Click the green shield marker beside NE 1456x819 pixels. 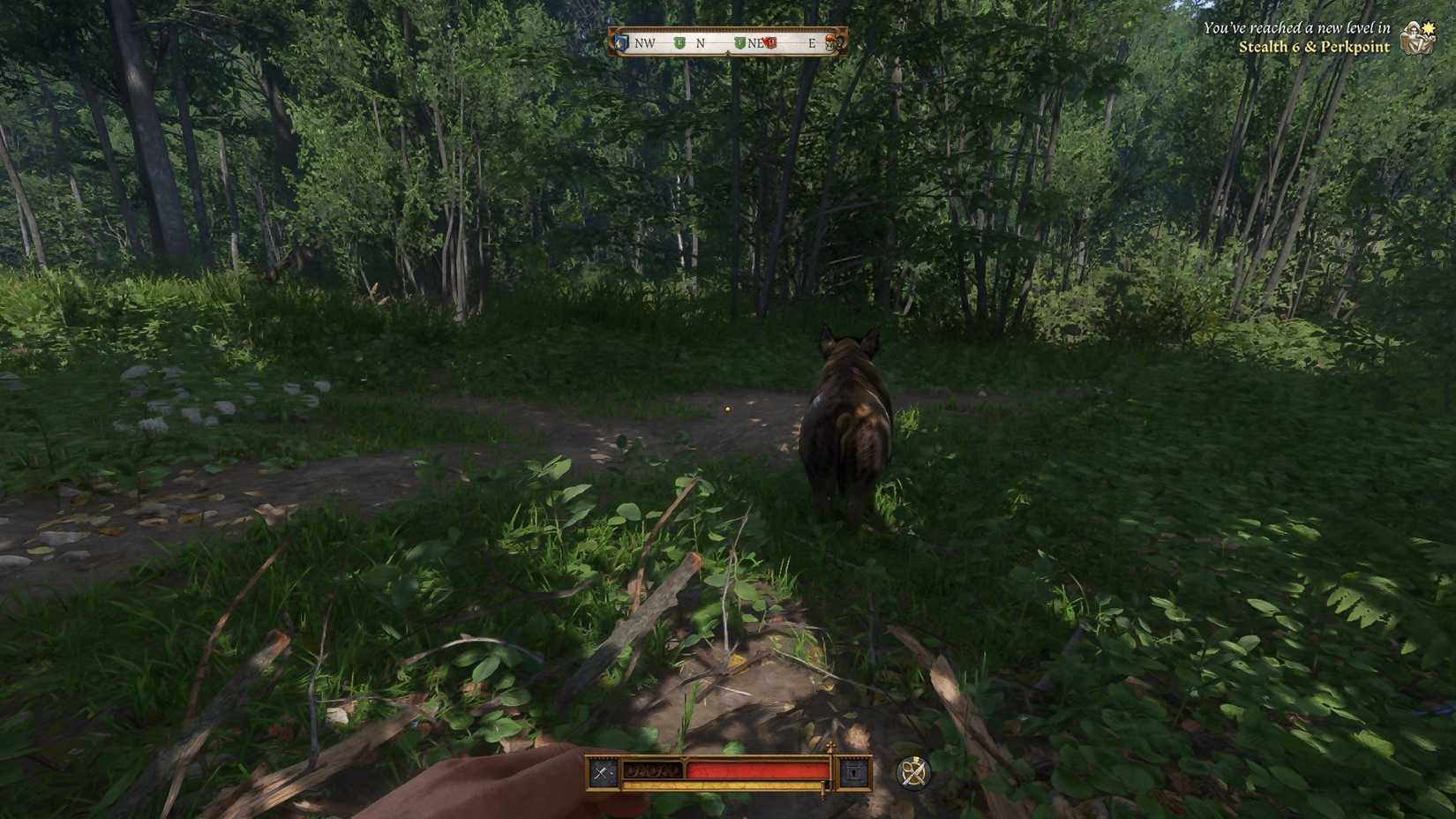click(739, 42)
